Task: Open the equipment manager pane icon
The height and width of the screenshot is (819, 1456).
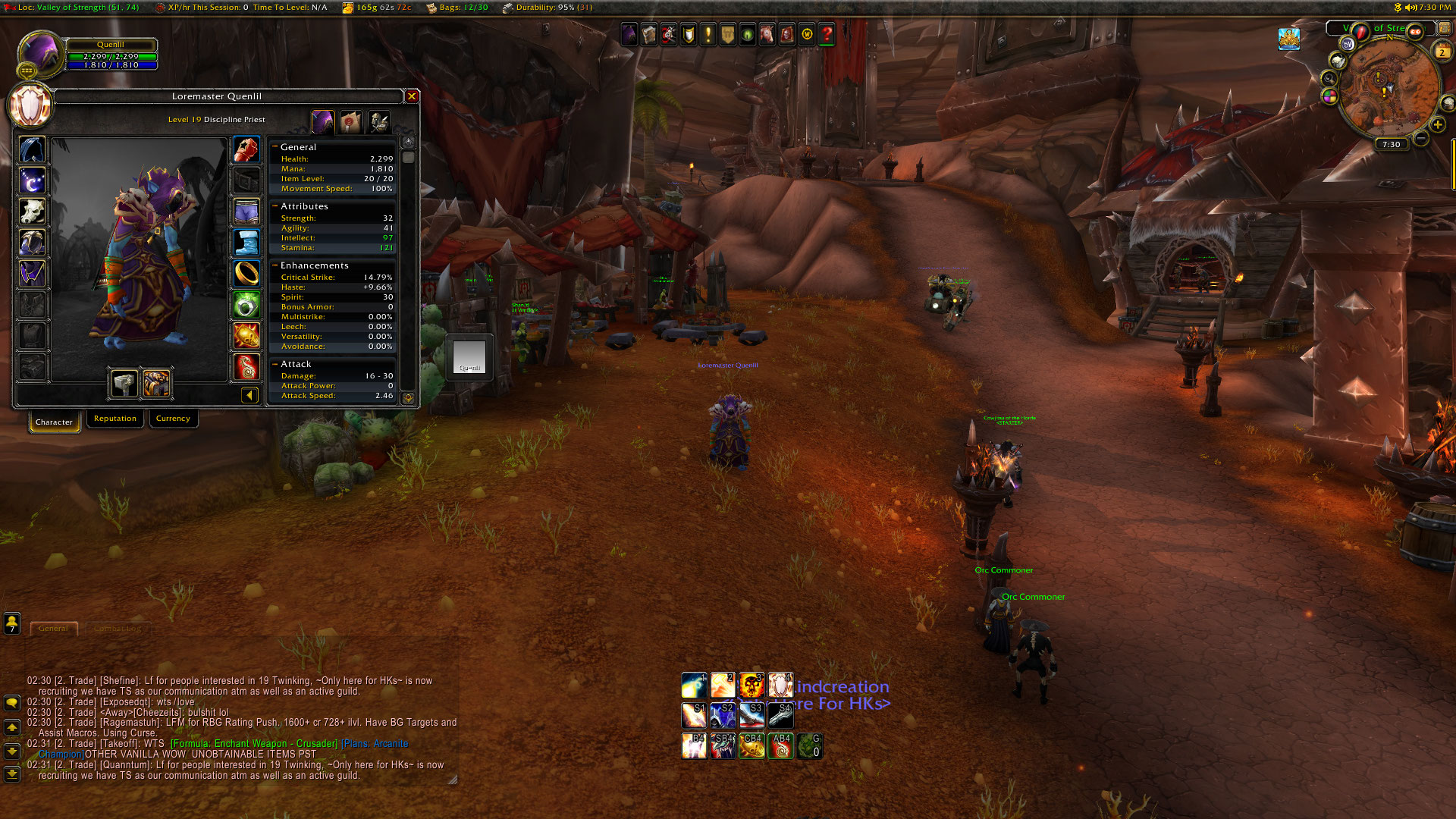Action: pyautogui.click(x=378, y=121)
